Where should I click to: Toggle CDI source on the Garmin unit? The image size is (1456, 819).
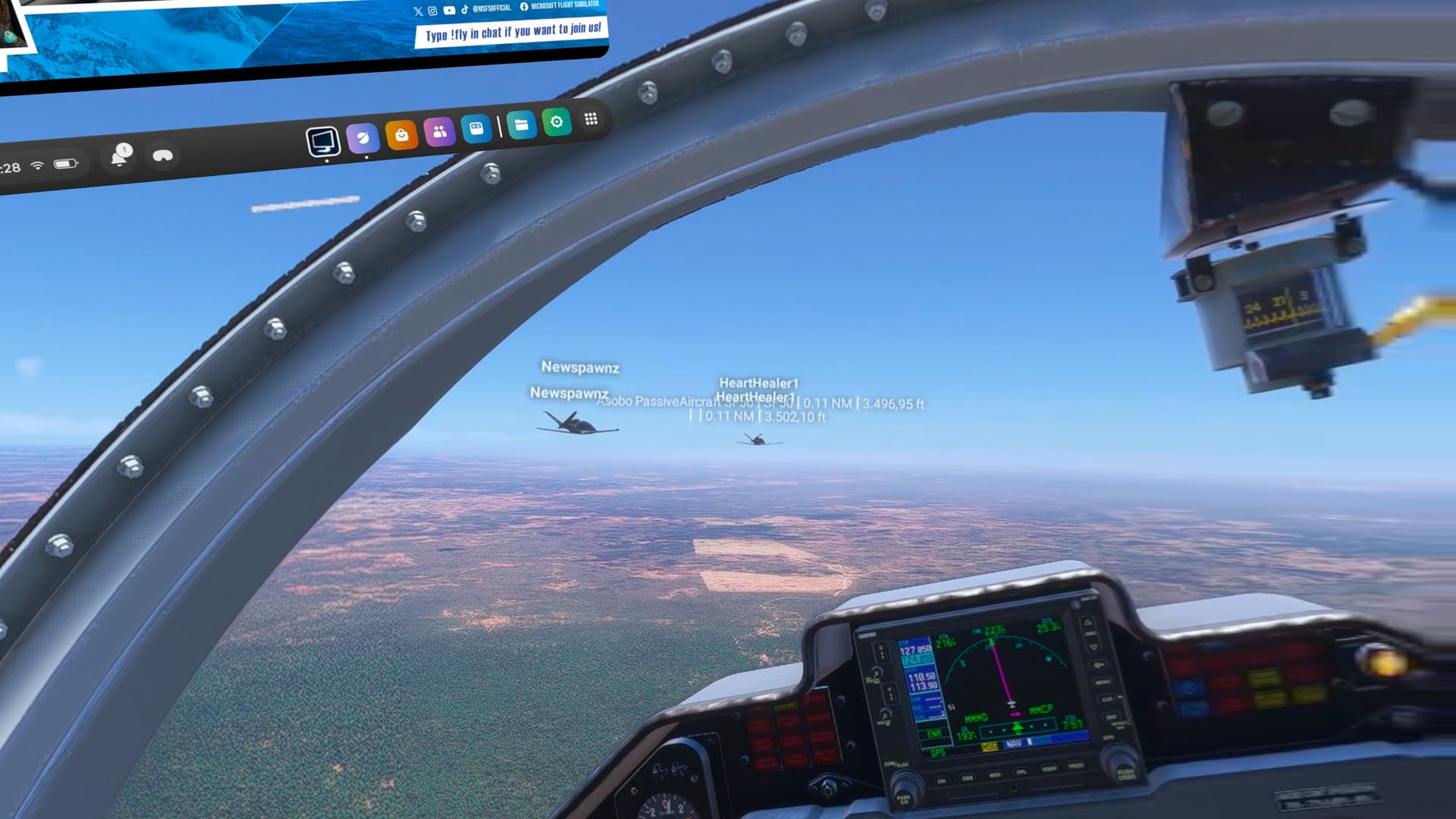943,779
